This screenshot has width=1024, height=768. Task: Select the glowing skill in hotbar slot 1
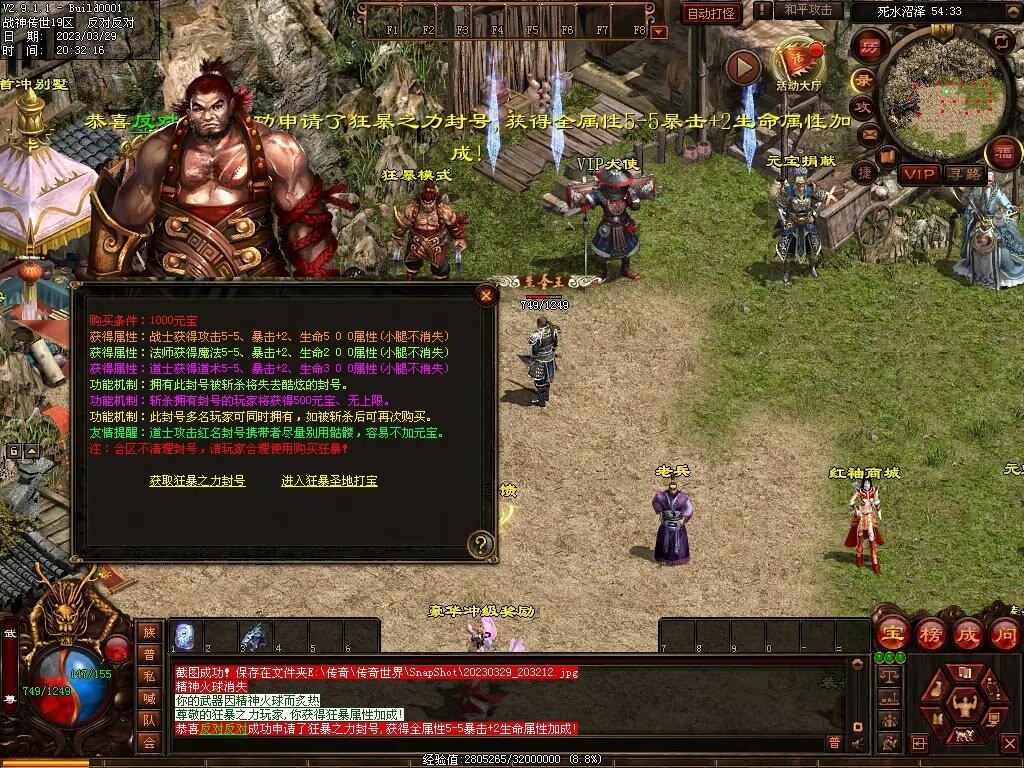pos(185,636)
